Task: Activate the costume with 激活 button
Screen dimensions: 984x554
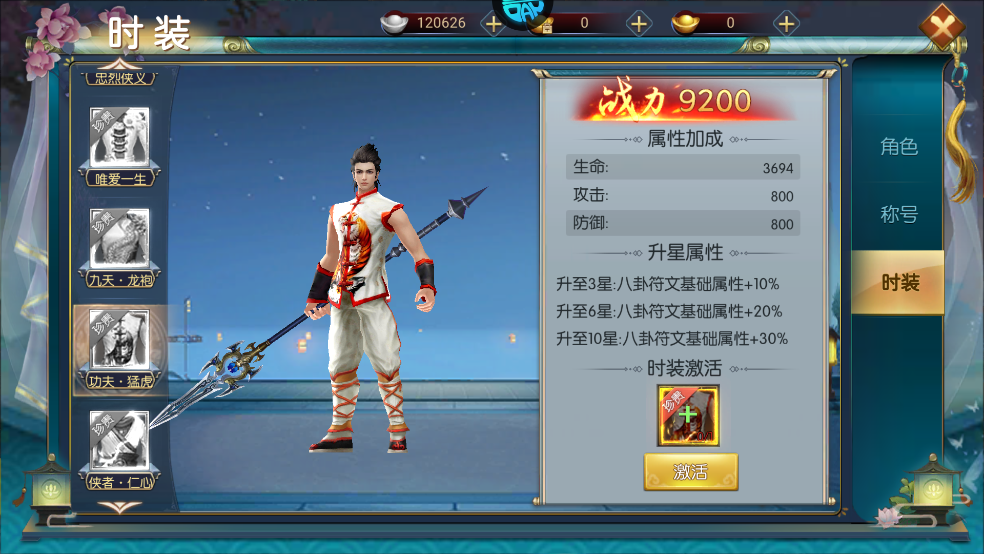Action: (x=690, y=472)
